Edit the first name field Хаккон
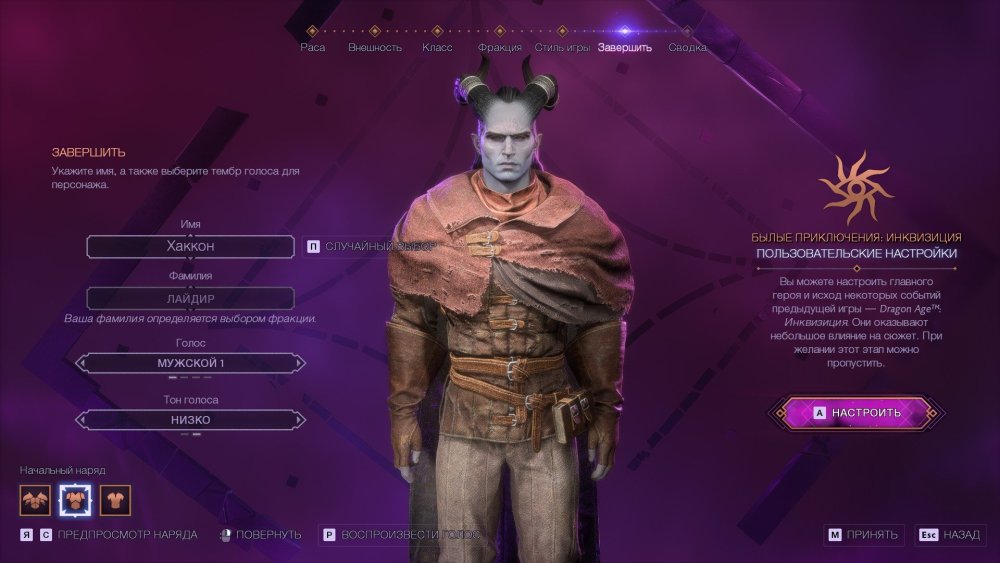 [x=190, y=246]
